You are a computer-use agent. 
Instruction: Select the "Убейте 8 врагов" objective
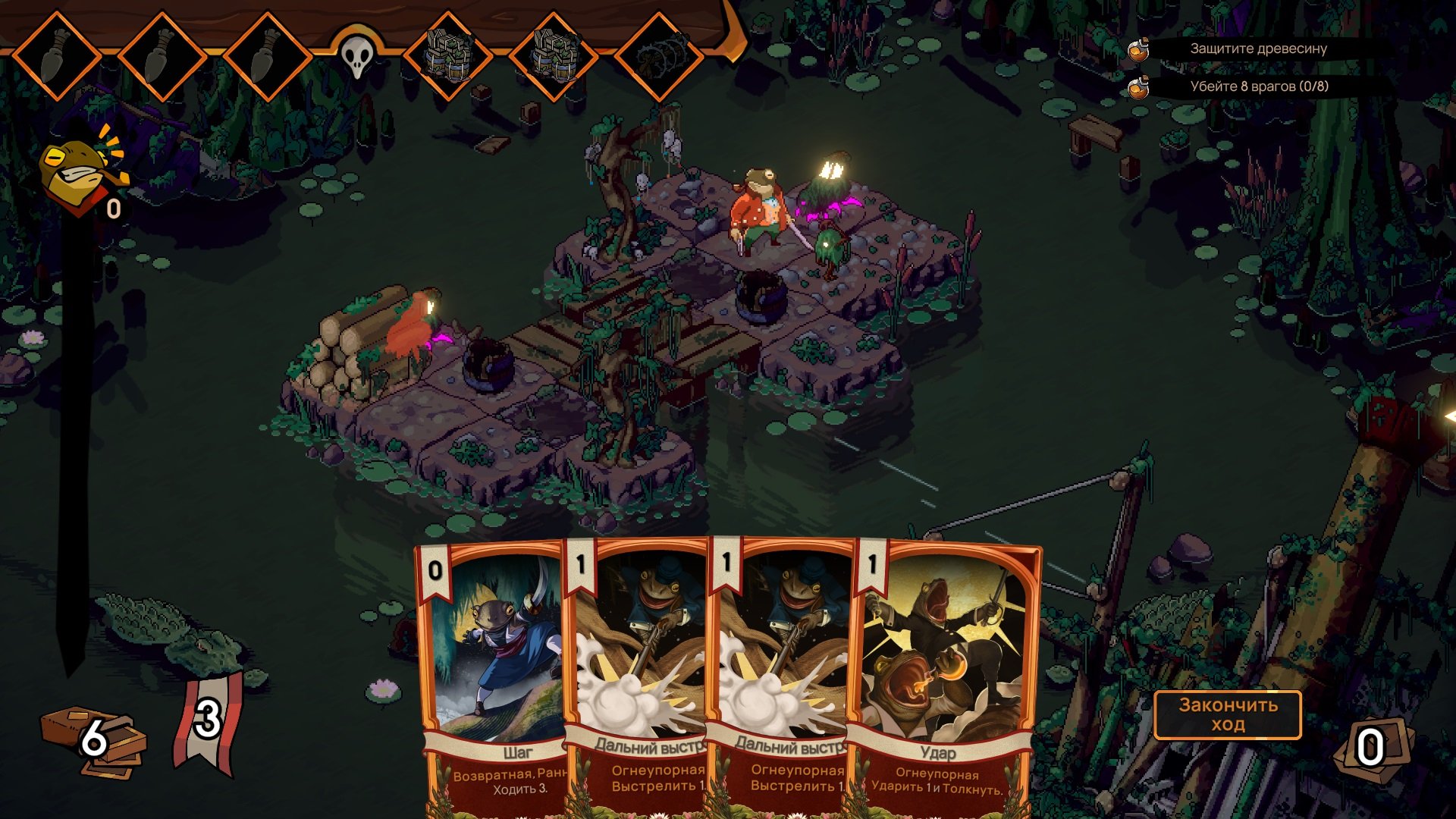tap(1258, 86)
